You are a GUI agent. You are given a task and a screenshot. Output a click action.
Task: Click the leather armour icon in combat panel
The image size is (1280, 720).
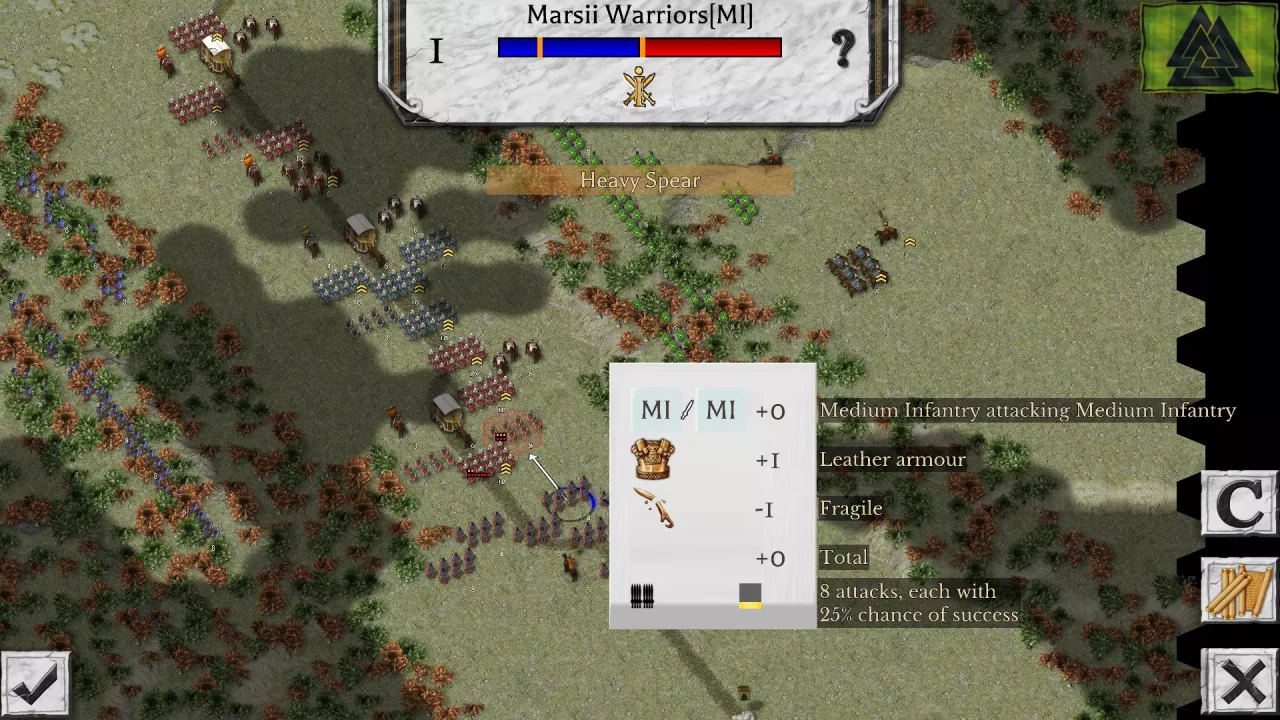653,459
